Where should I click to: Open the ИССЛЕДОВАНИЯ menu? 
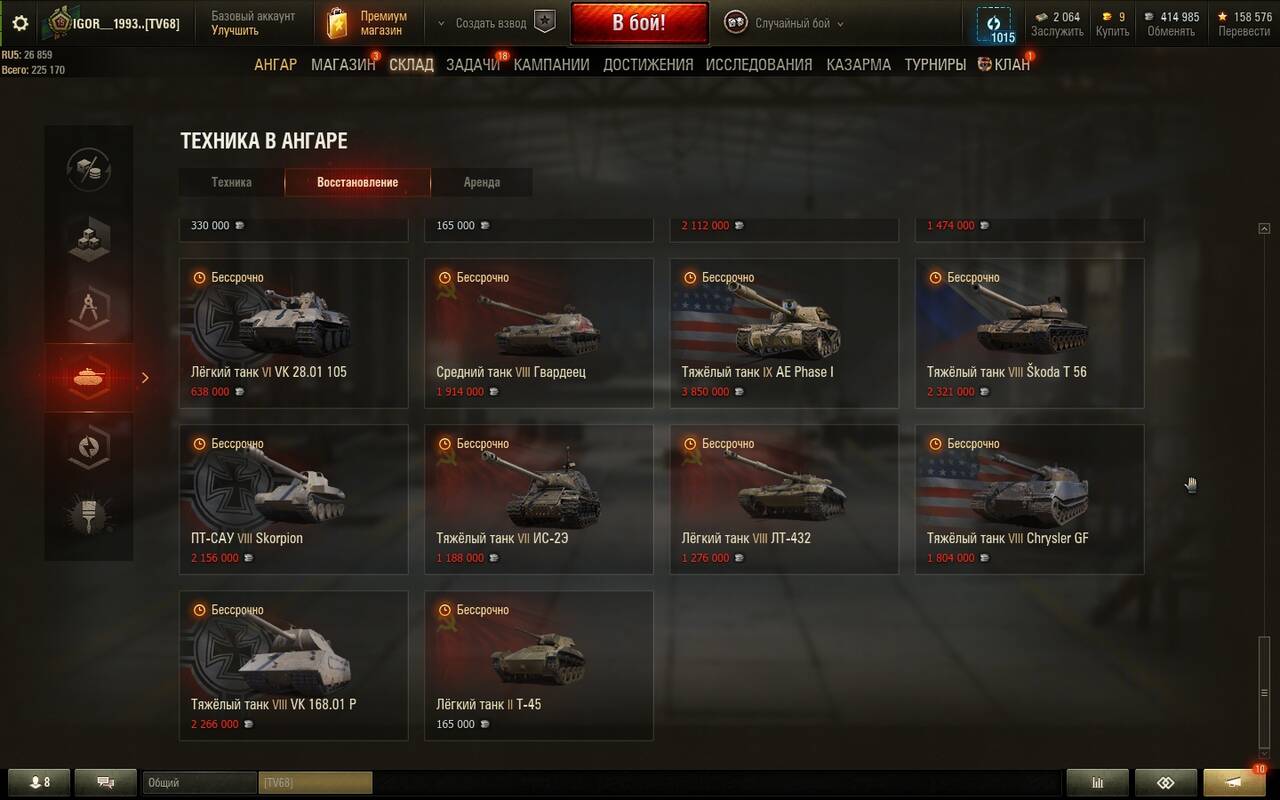tap(758, 65)
